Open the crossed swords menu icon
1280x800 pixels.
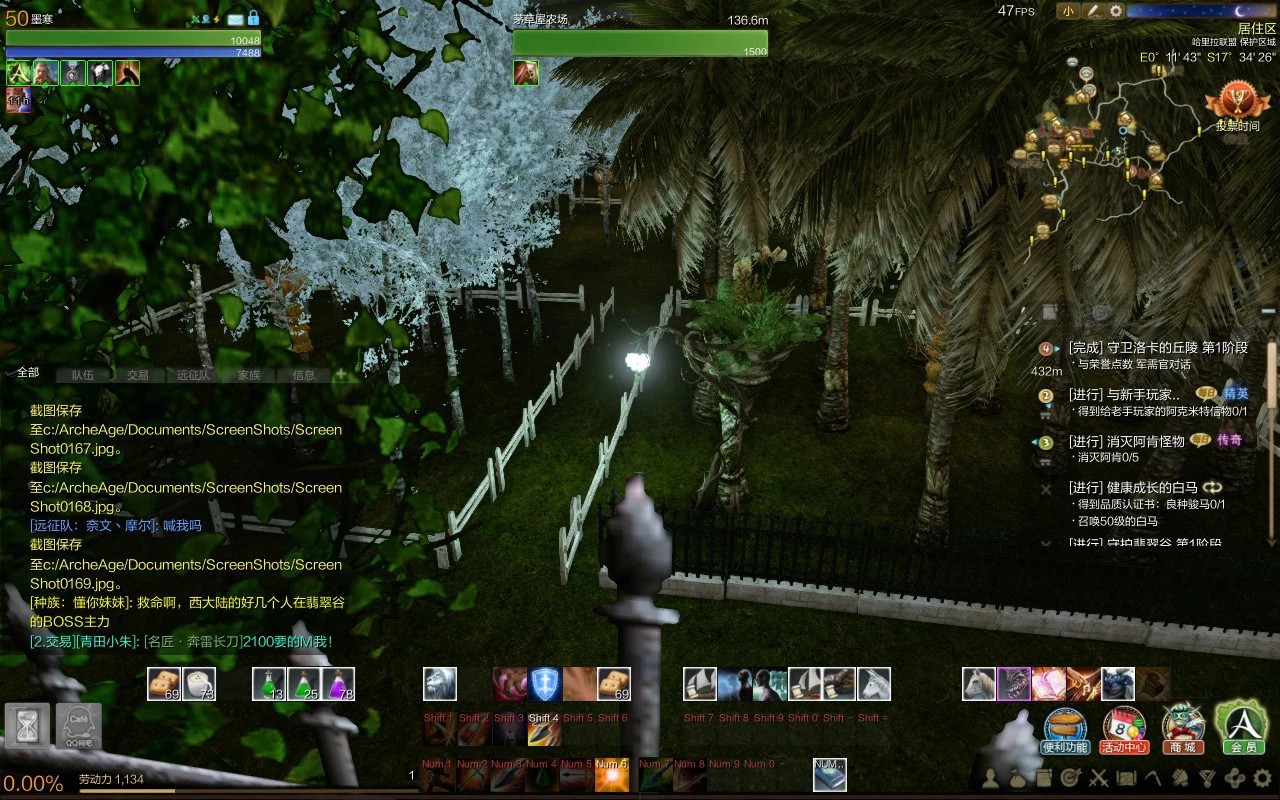(1098, 777)
